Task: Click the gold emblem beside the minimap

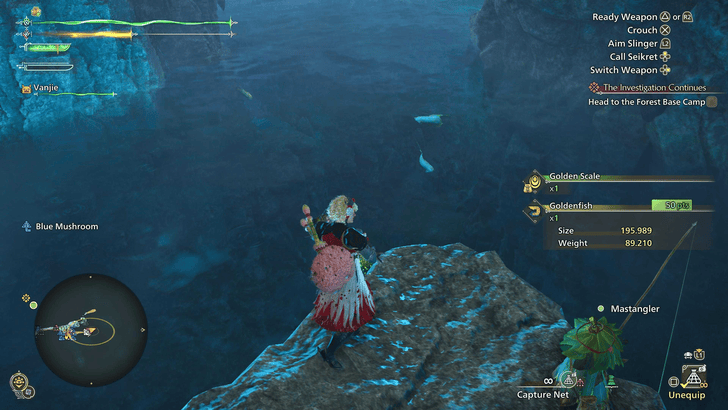Action: (19, 381)
